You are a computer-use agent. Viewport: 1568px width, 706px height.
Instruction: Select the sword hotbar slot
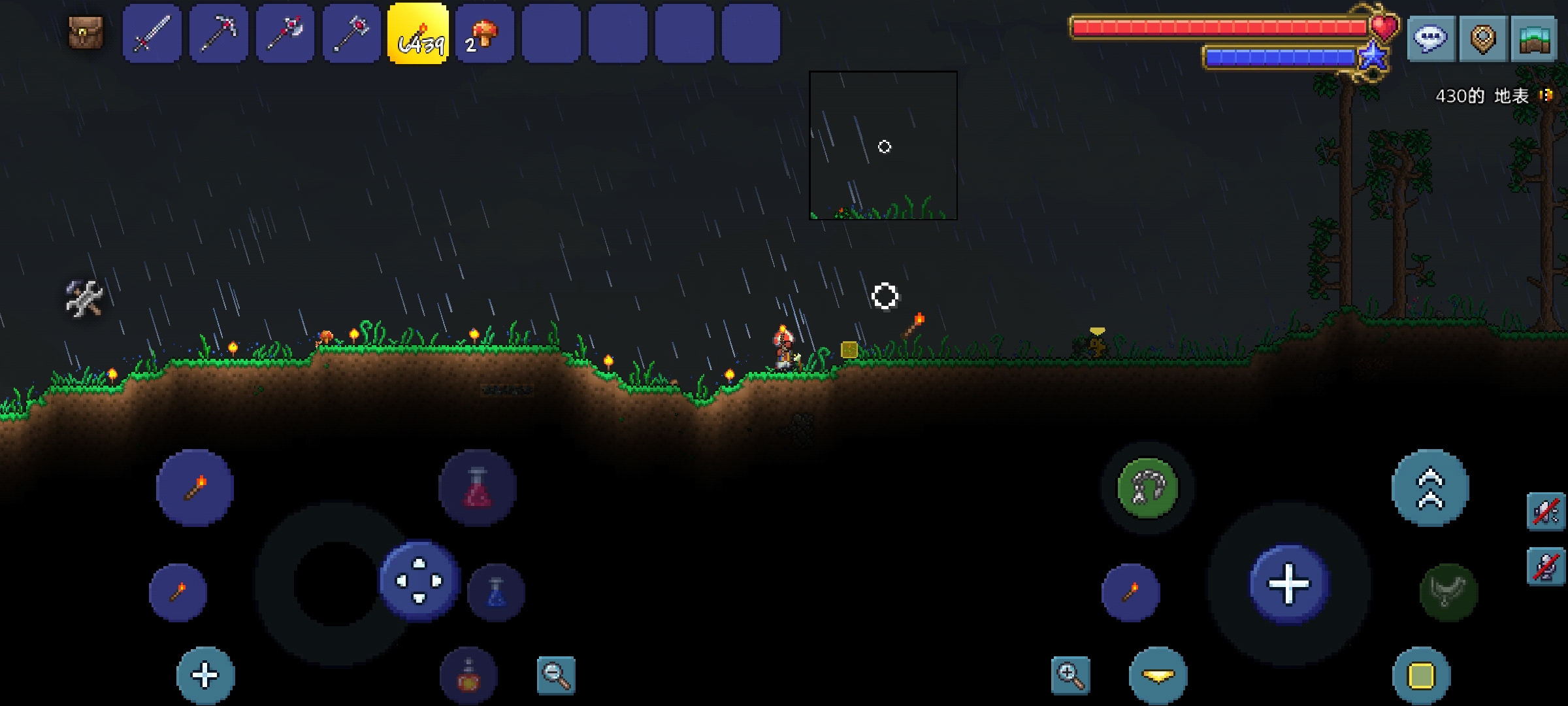click(152, 34)
